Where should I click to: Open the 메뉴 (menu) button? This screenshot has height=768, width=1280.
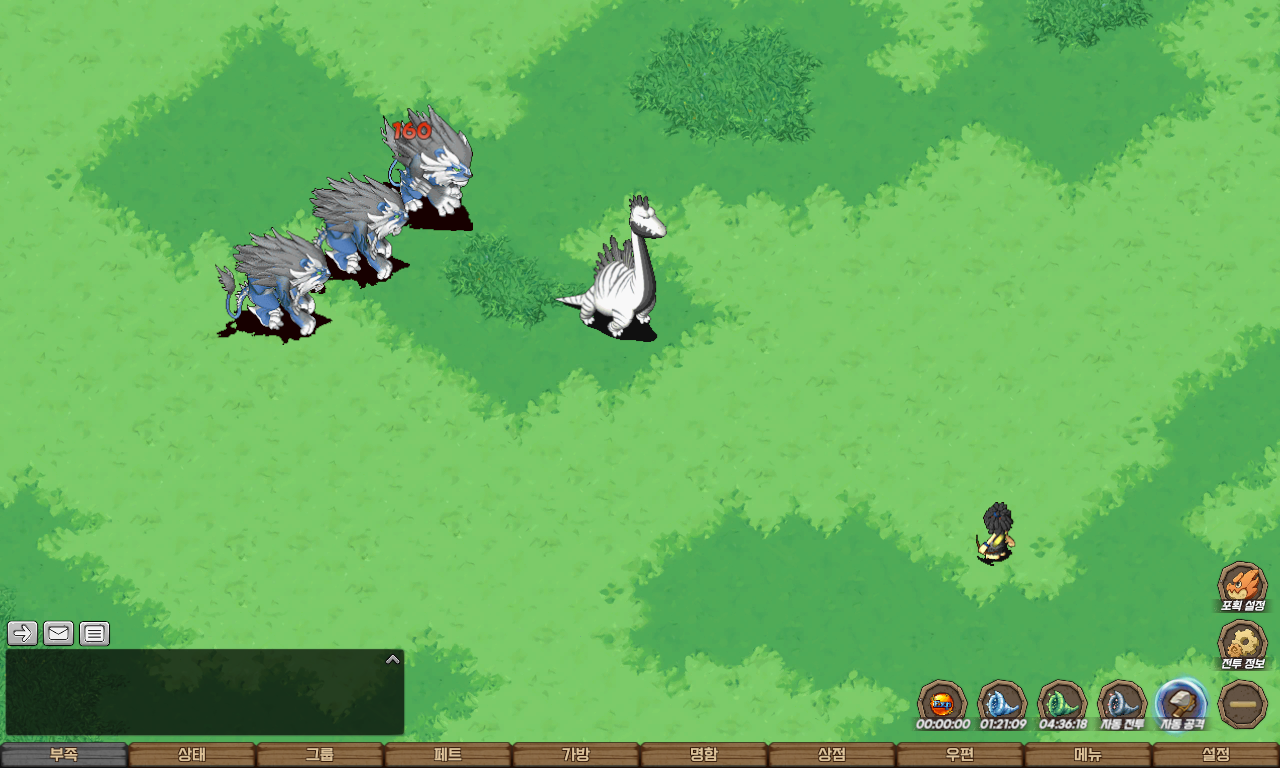pyautogui.click(x=1088, y=755)
